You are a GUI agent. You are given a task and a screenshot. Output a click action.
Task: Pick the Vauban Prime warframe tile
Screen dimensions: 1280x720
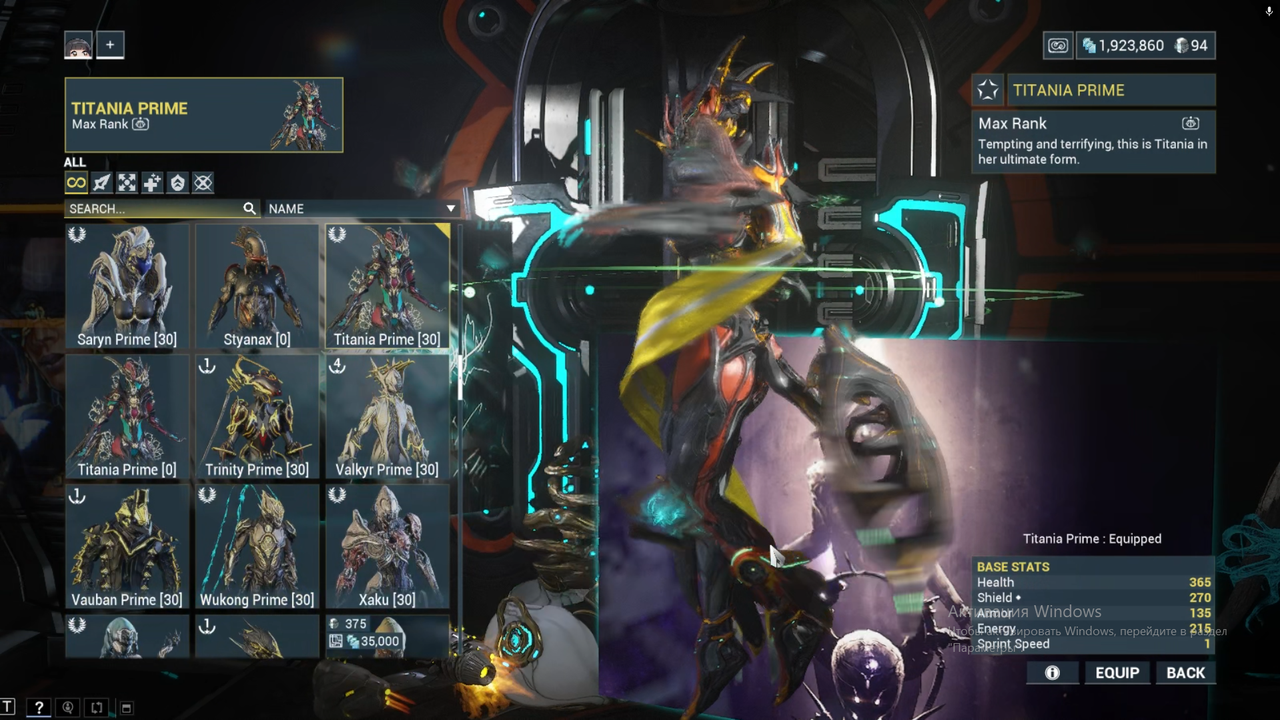pos(127,546)
